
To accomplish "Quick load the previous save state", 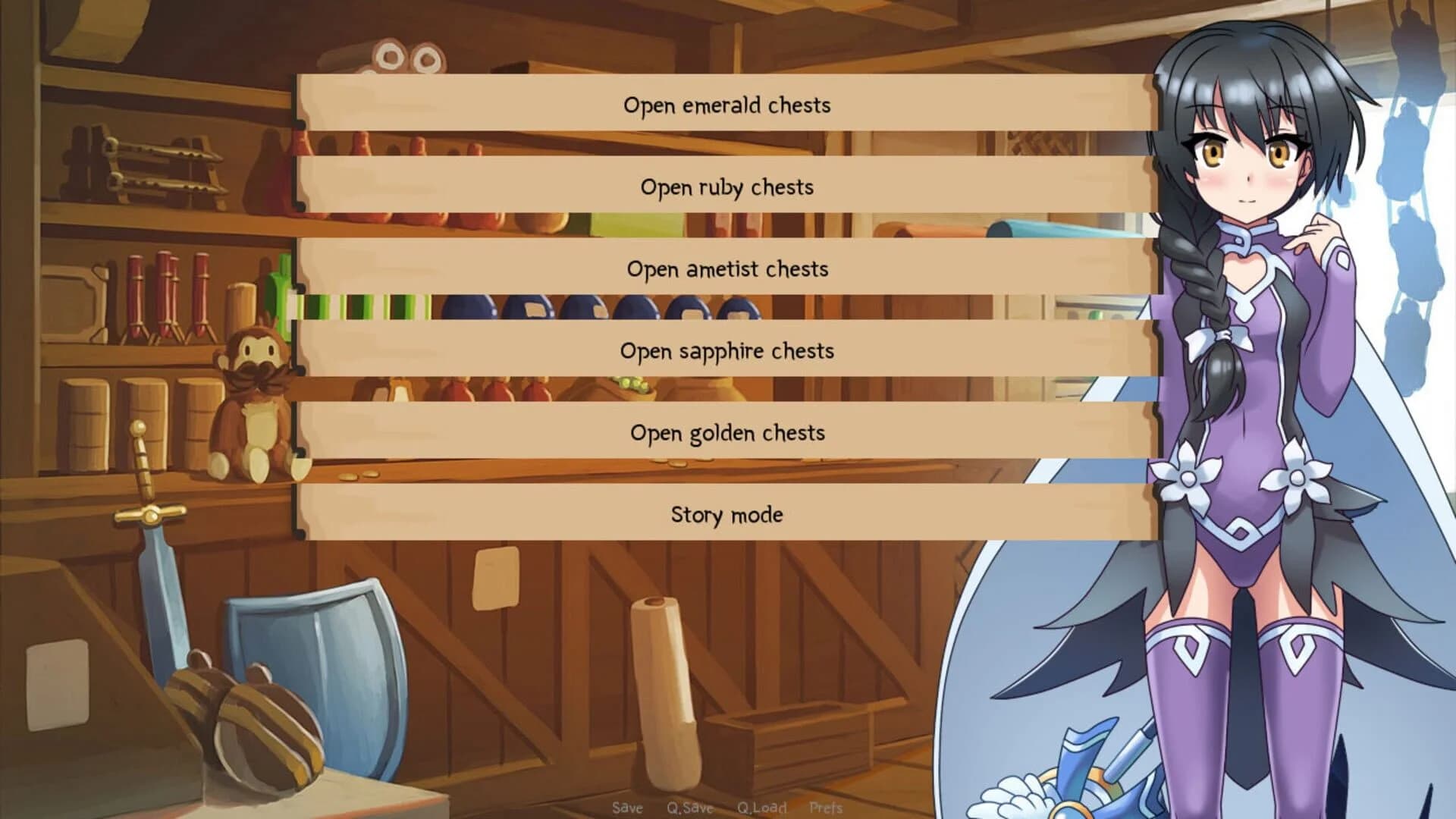I will [x=762, y=808].
